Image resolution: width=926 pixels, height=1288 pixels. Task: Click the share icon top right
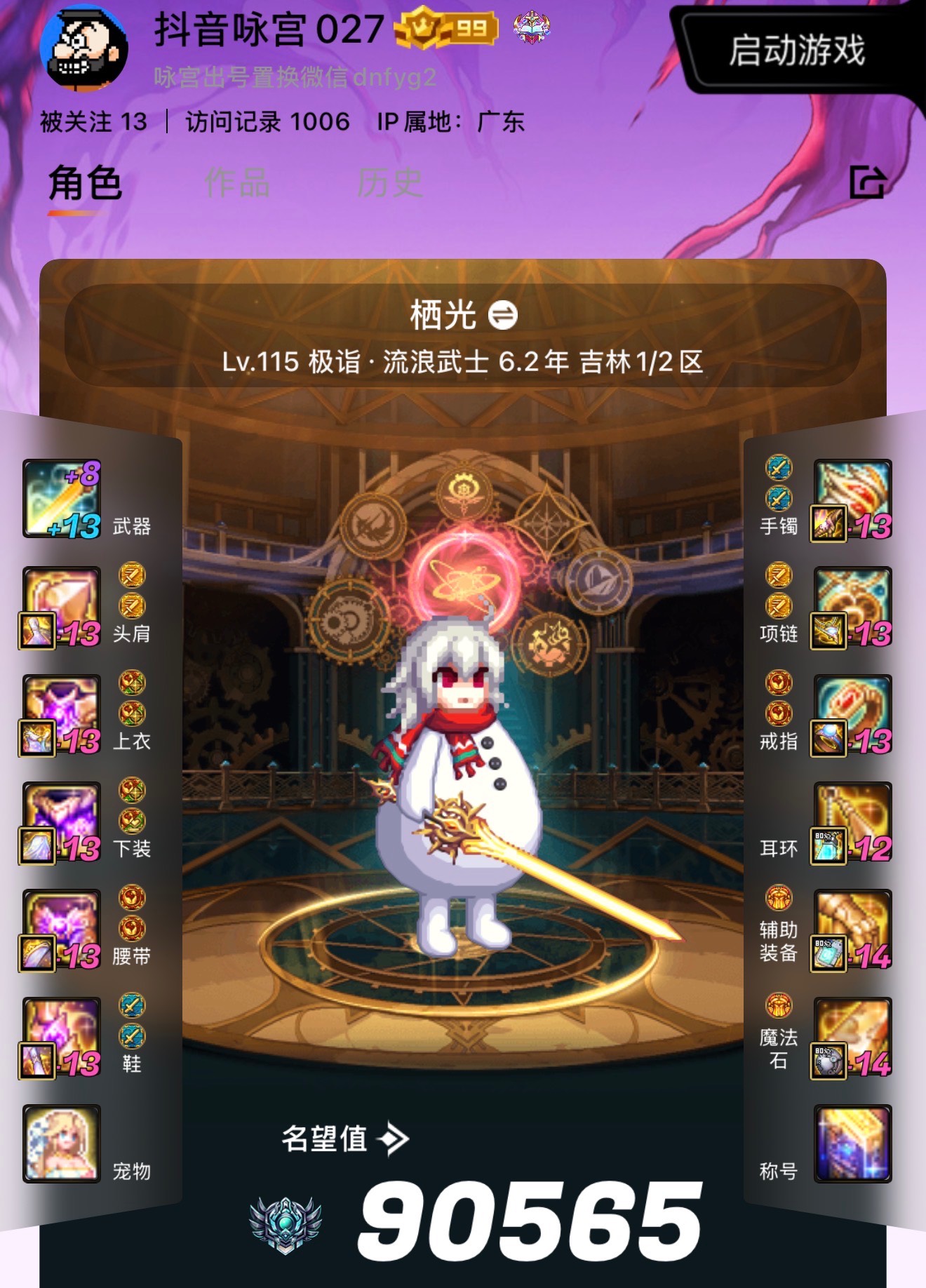[x=868, y=181]
